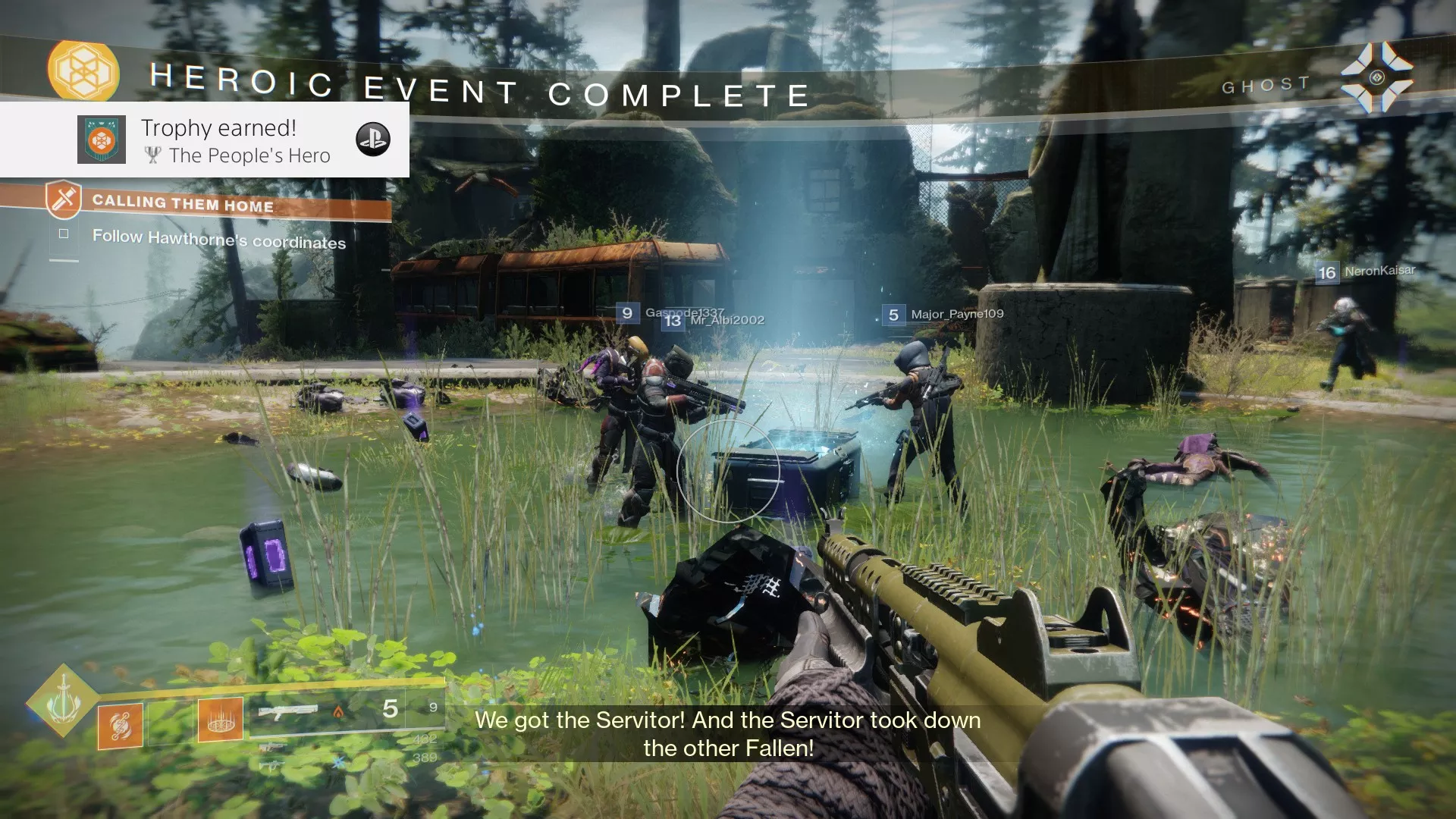Click the arc grenade ability icon
Image resolution: width=1456 pixels, height=819 pixels.
coord(120,723)
